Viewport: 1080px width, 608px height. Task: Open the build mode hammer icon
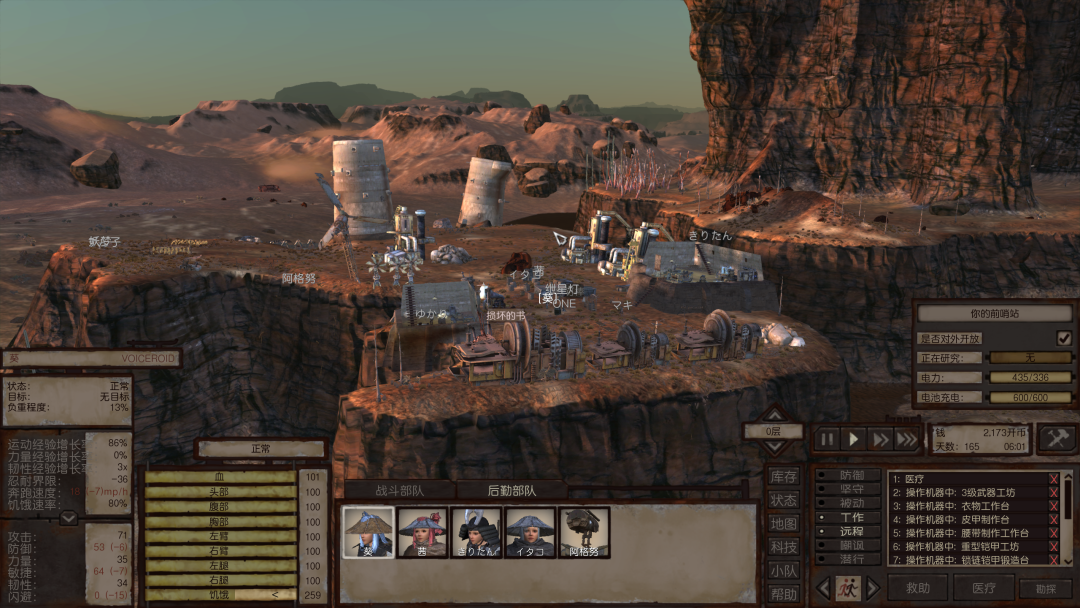(1057, 438)
